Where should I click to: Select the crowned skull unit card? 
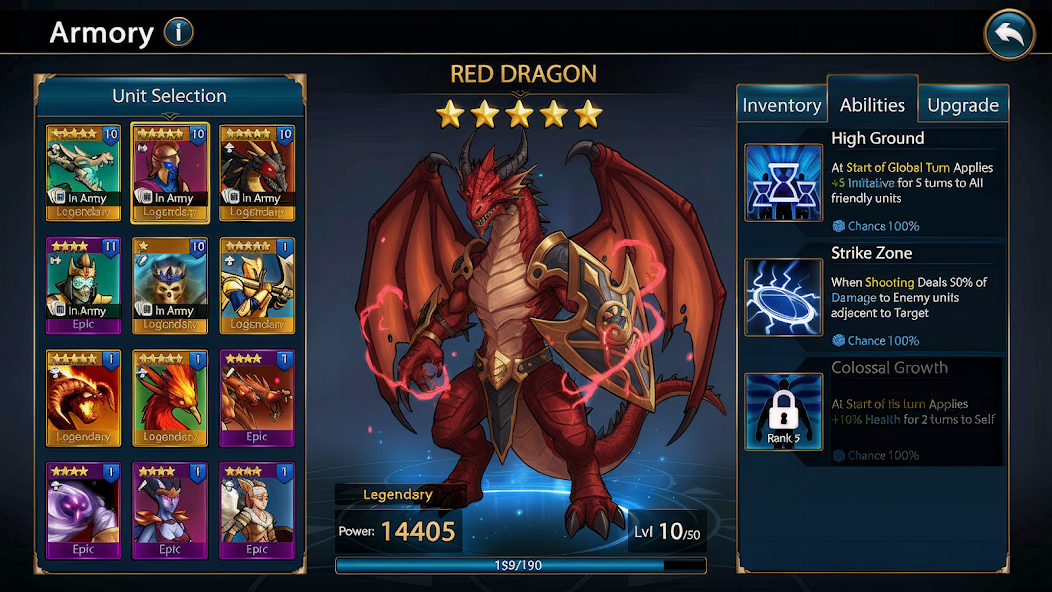[170, 285]
